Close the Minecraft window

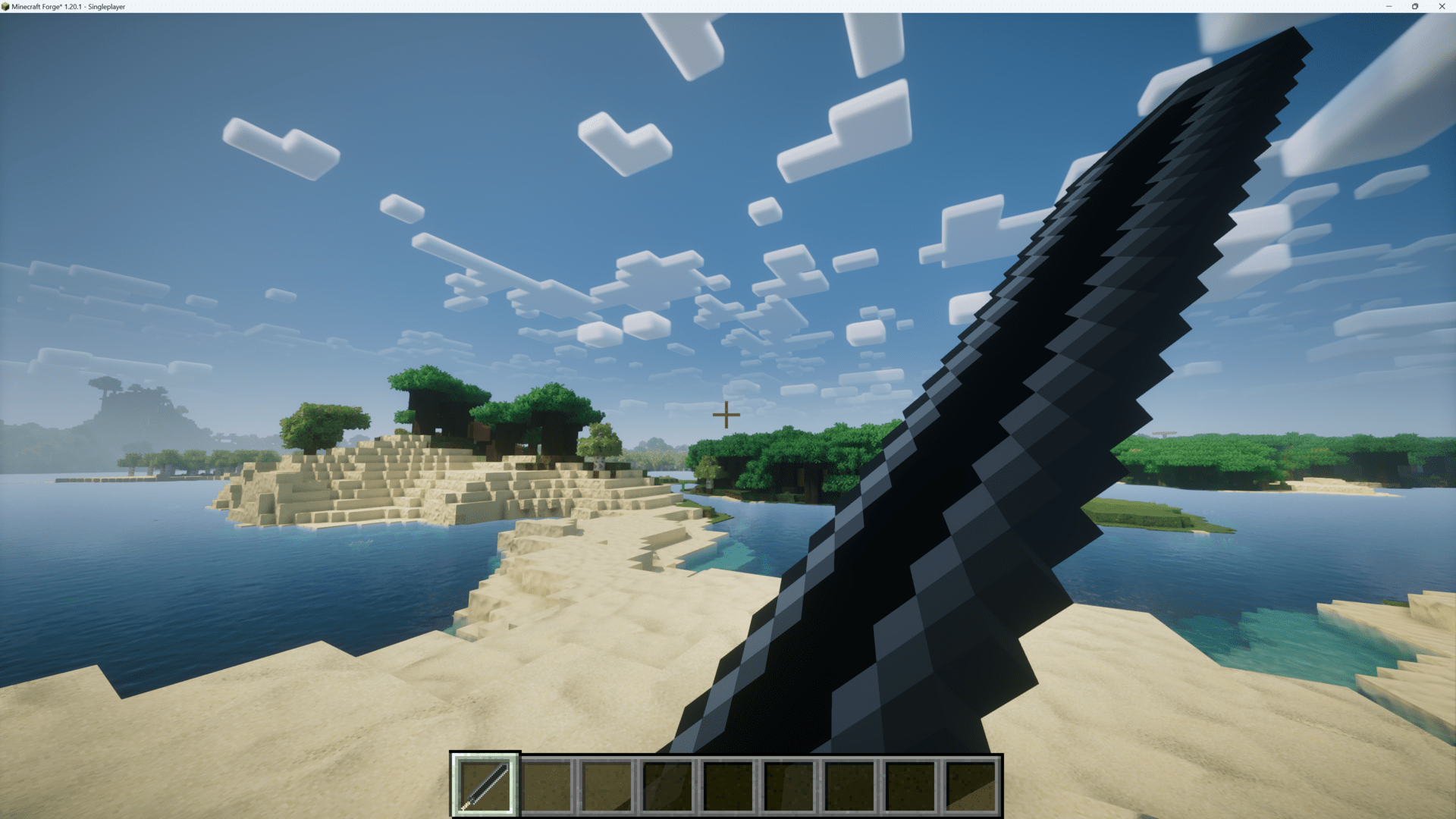[1442, 6]
